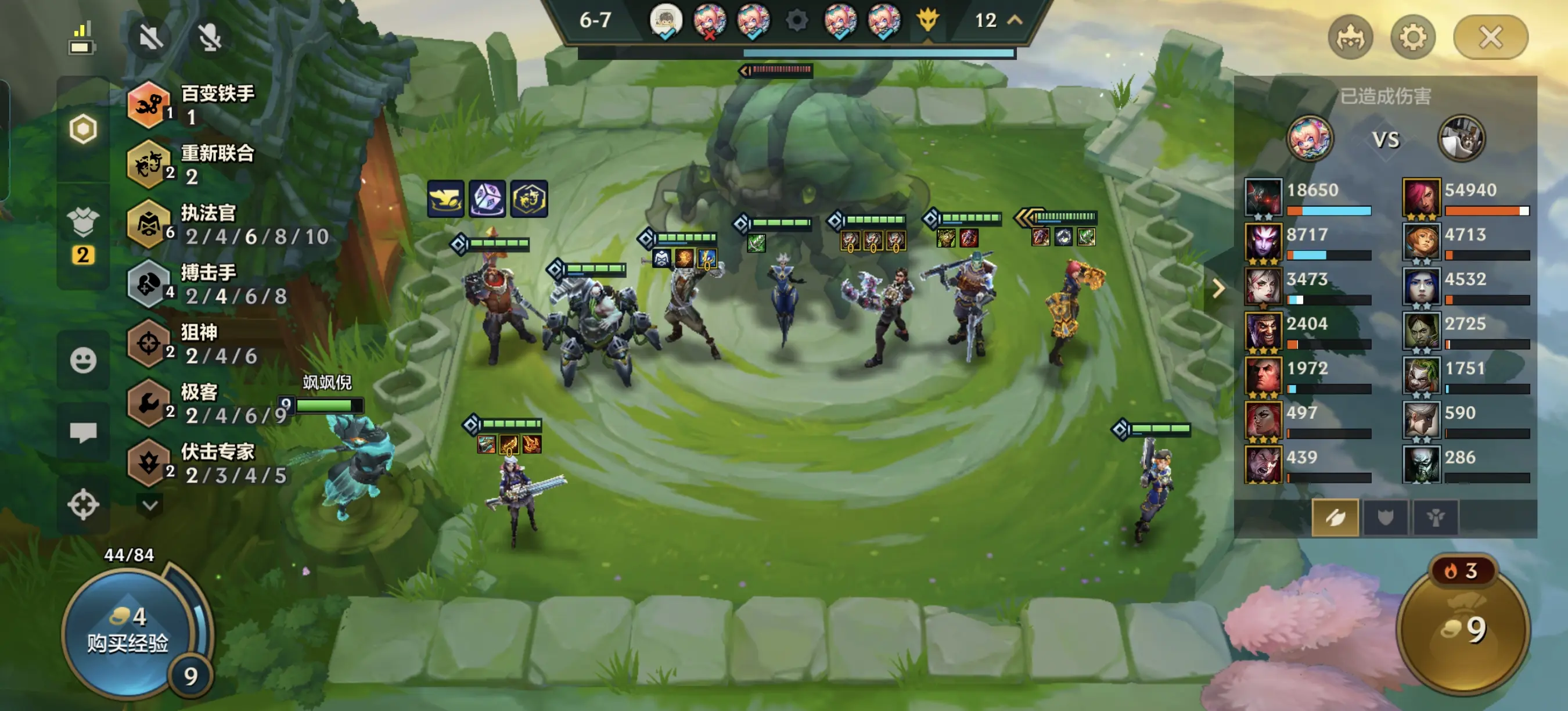
Task: Switch to the shield damage-taken tab
Action: click(x=1386, y=518)
